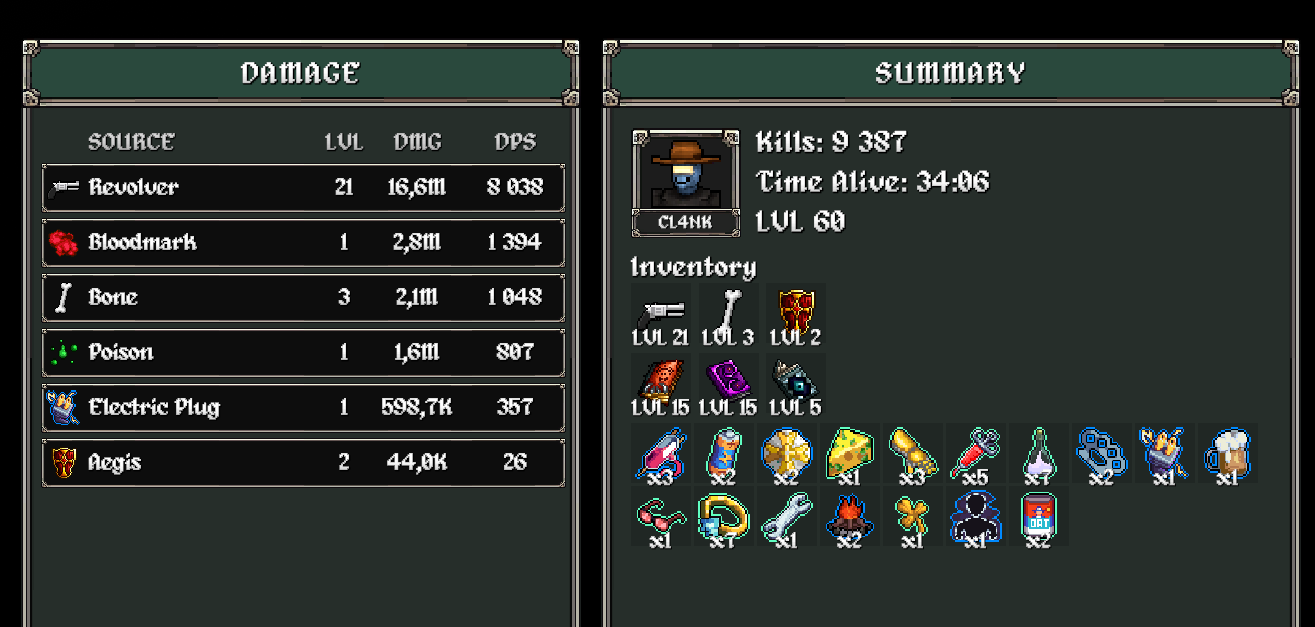Choose the Electric Plug damage row

[303, 407]
